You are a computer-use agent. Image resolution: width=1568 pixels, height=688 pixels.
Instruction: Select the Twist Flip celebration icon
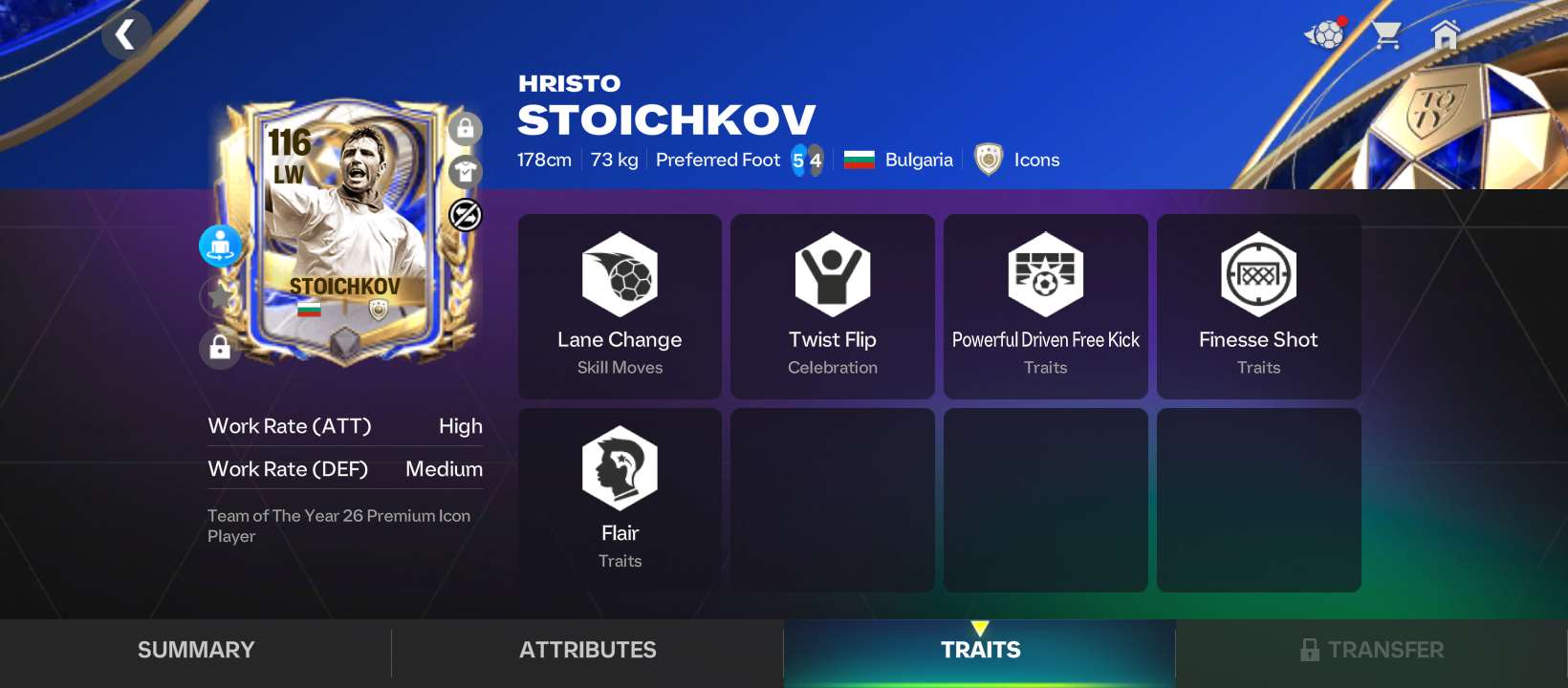pos(832,274)
